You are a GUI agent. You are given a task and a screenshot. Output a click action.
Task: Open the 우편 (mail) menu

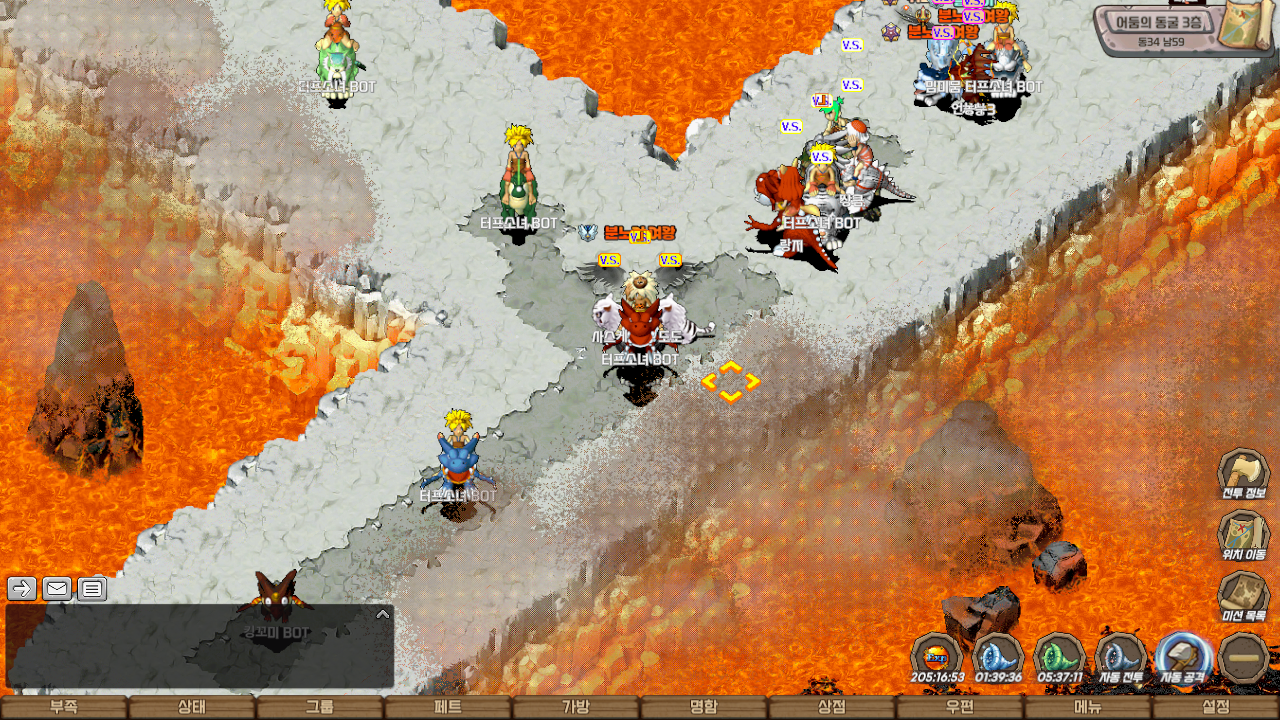click(960, 707)
